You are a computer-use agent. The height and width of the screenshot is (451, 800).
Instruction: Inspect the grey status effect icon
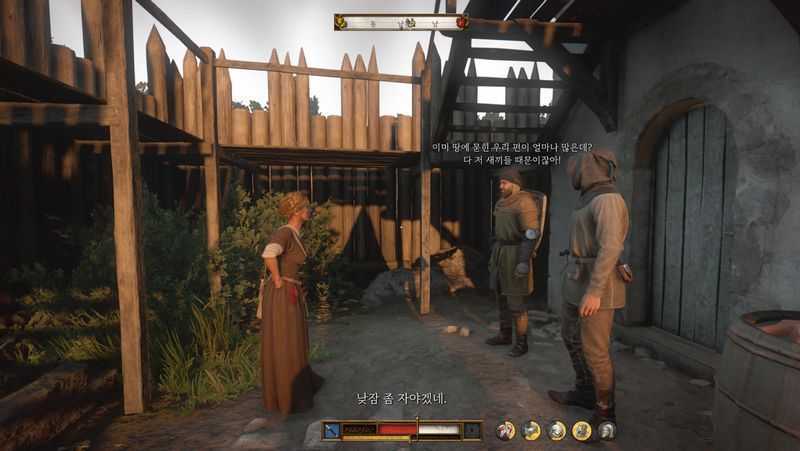606,430
